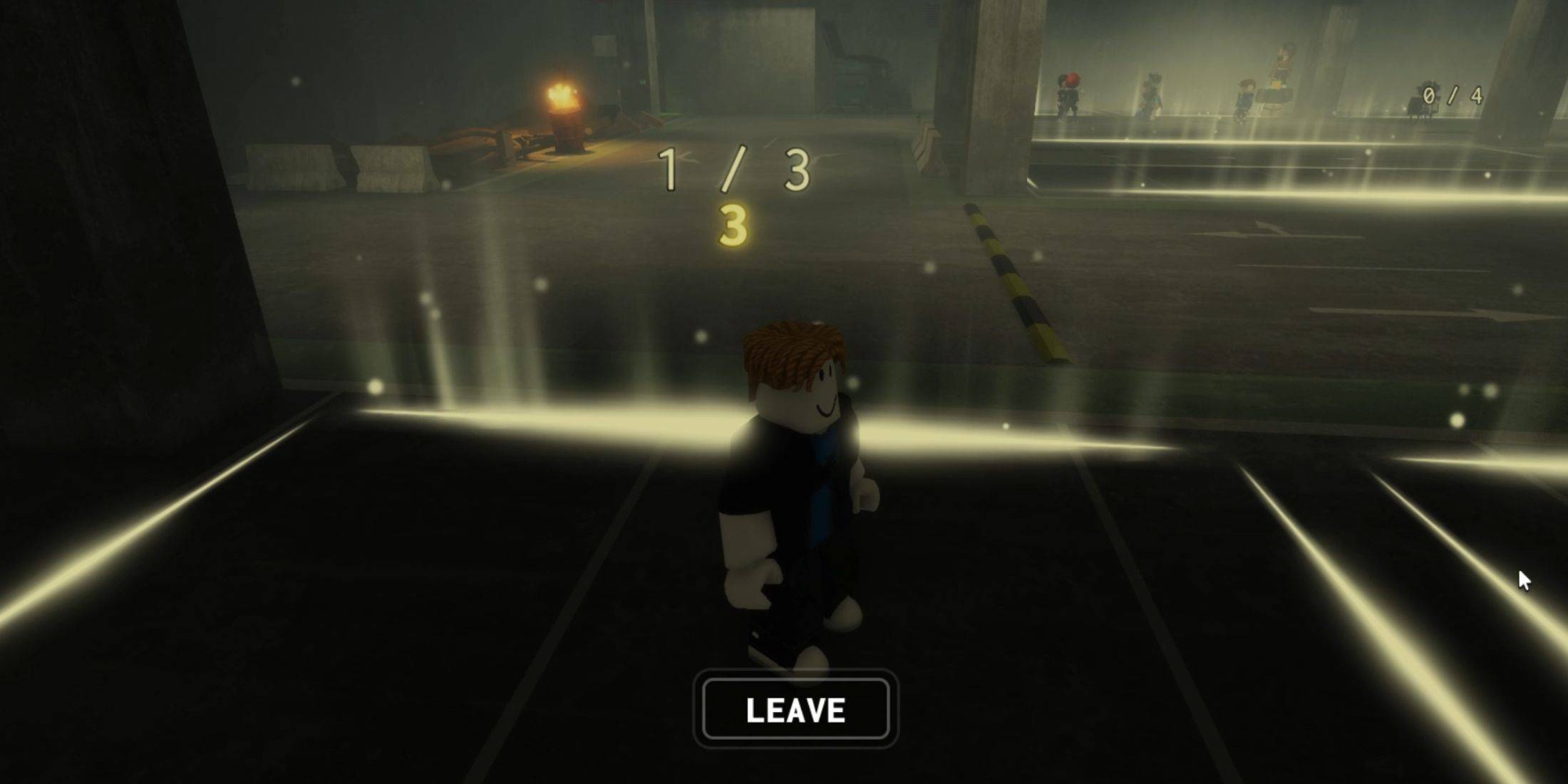Click the dark figure near the 0/4 counter
Viewport: 1568px width, 784px height.
tap(1425, 100)
